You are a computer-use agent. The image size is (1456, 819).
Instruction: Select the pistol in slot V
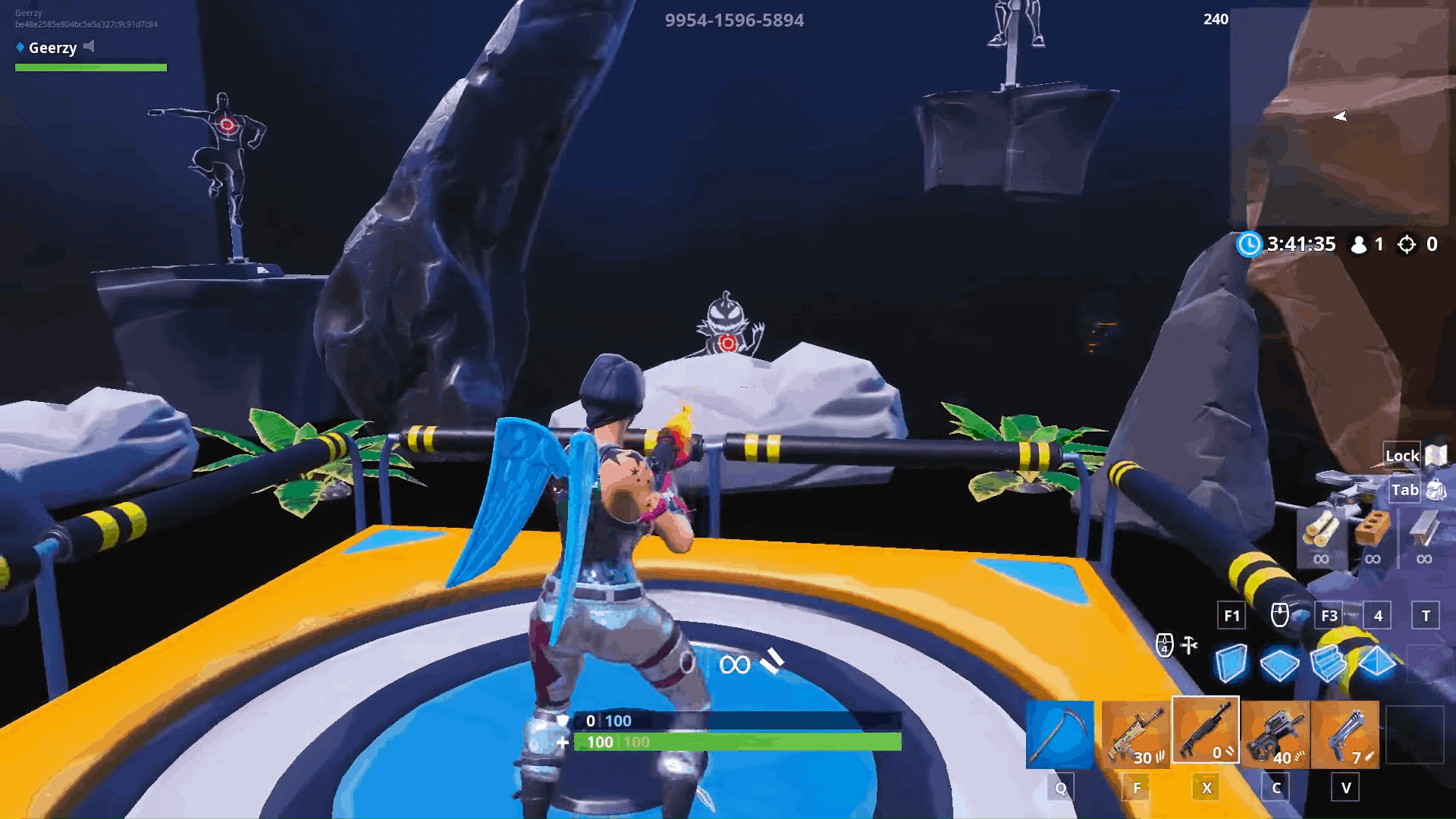(x=1347, y=730)
